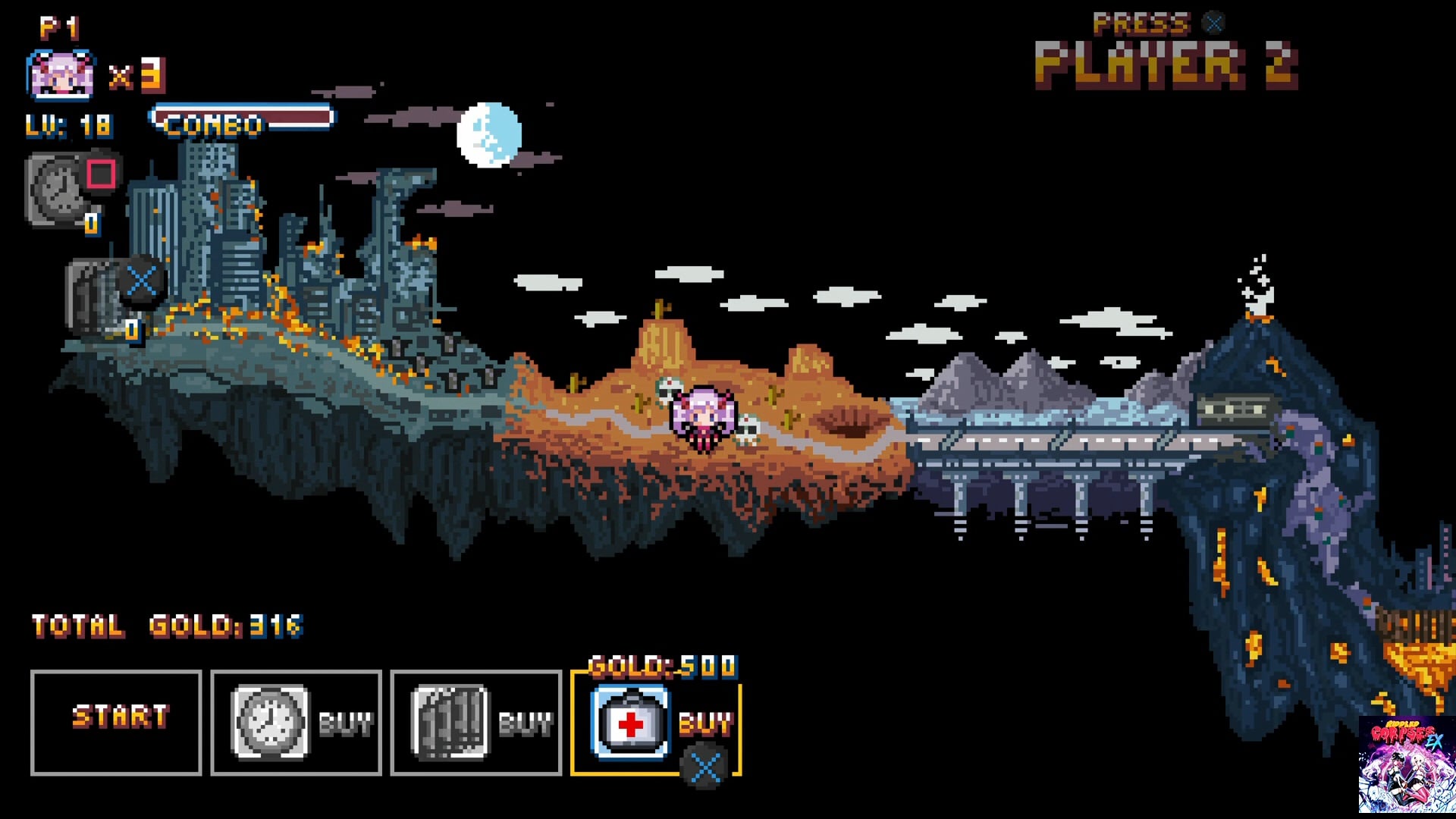Buy the clock item
This screenshot has height=819, width=1456.
click(296, 722)
